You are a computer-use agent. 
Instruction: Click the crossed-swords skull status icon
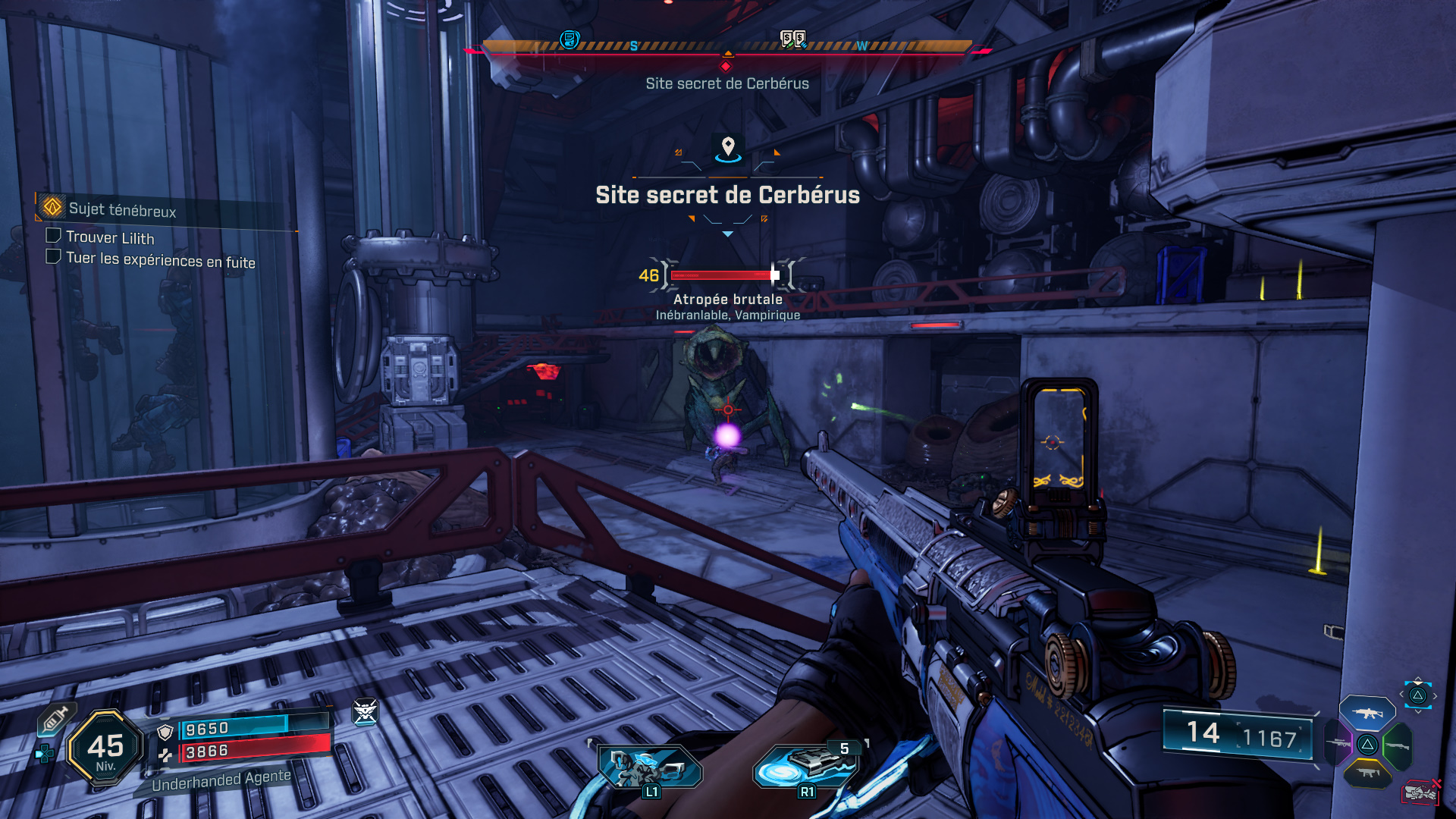[365, 711]
